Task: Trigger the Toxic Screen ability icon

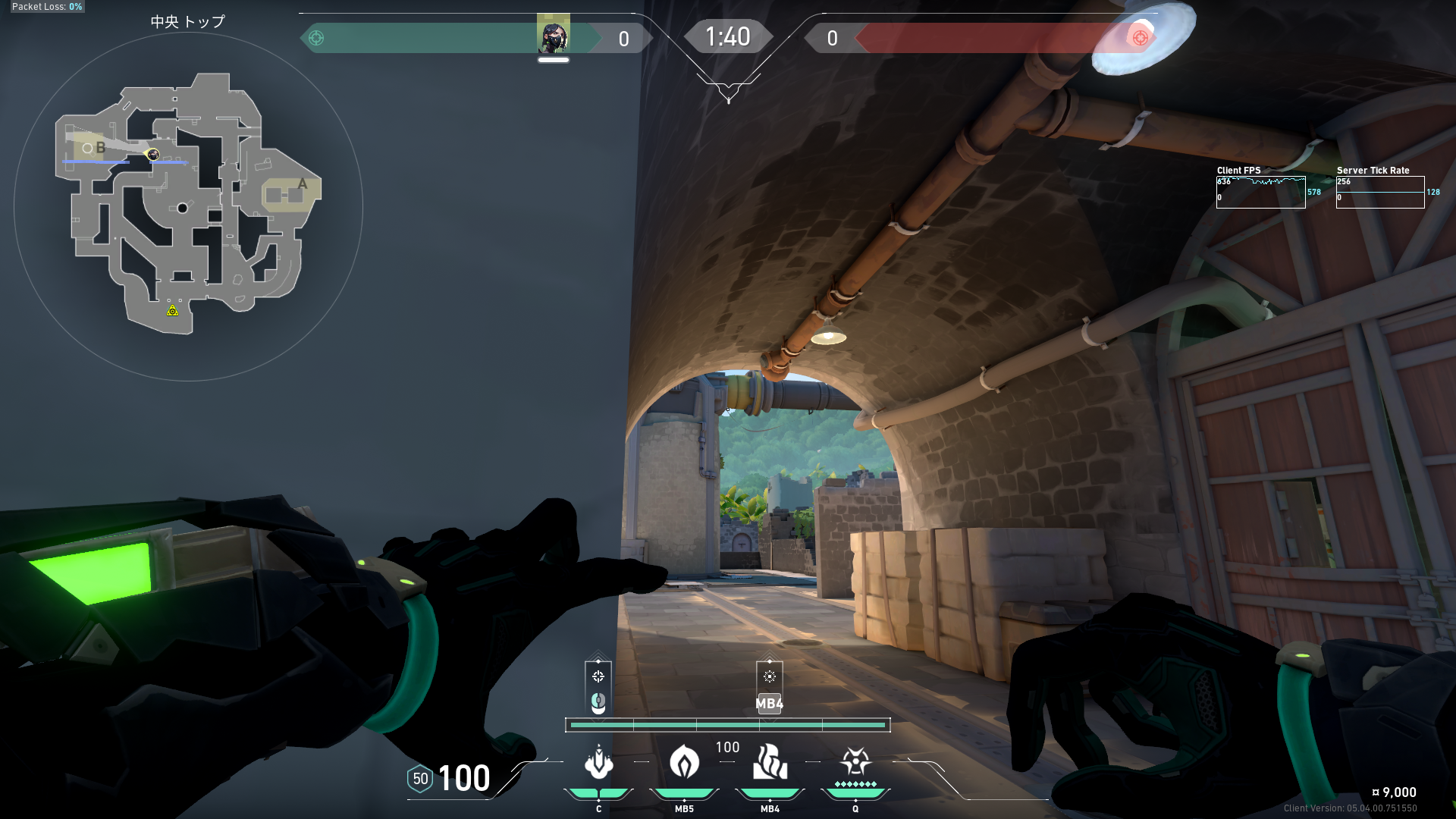Action: tap(770, 763)
